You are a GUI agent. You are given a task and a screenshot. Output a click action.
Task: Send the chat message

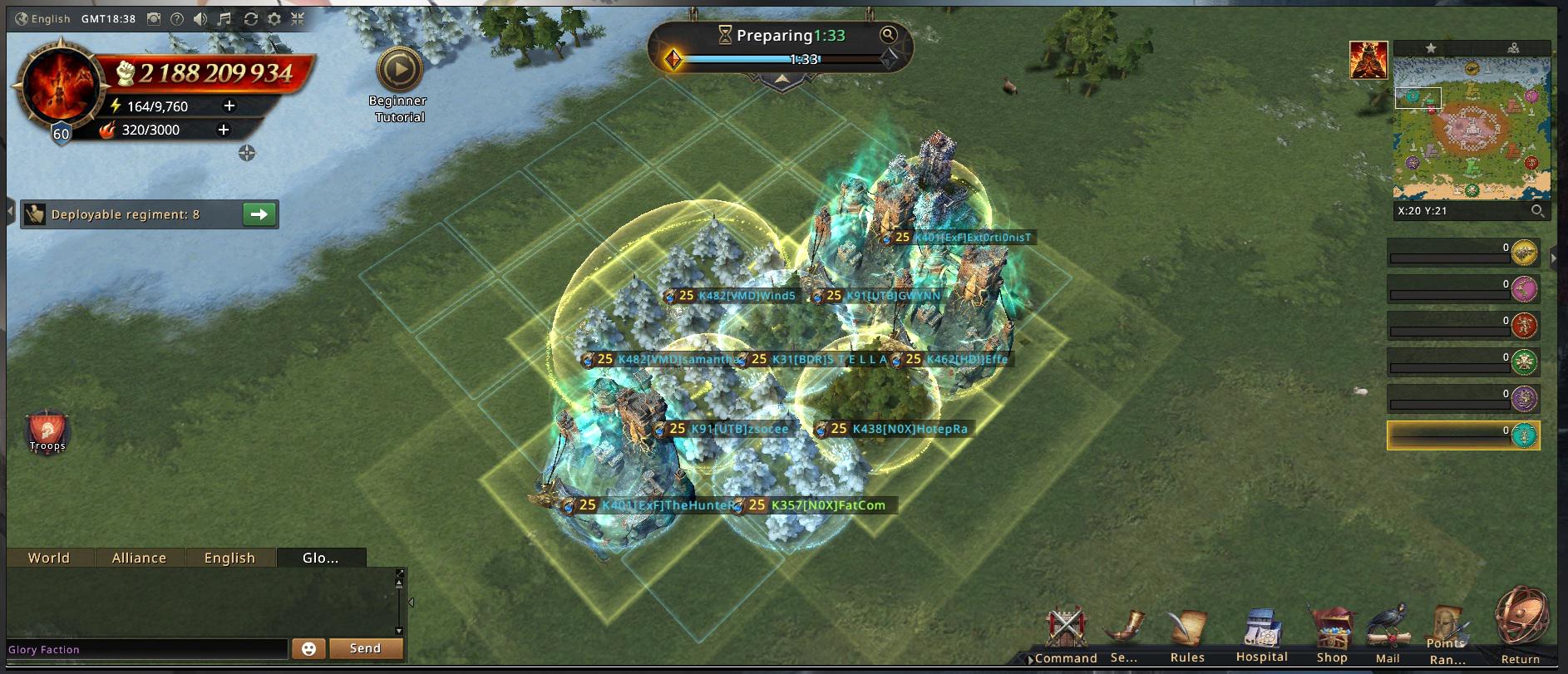365,648
